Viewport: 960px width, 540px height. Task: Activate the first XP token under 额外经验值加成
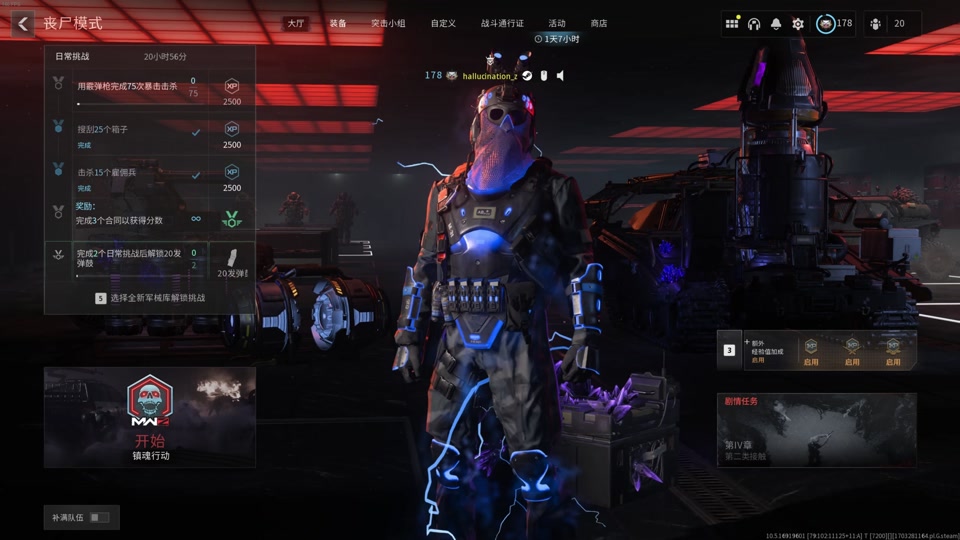point(811,350)
